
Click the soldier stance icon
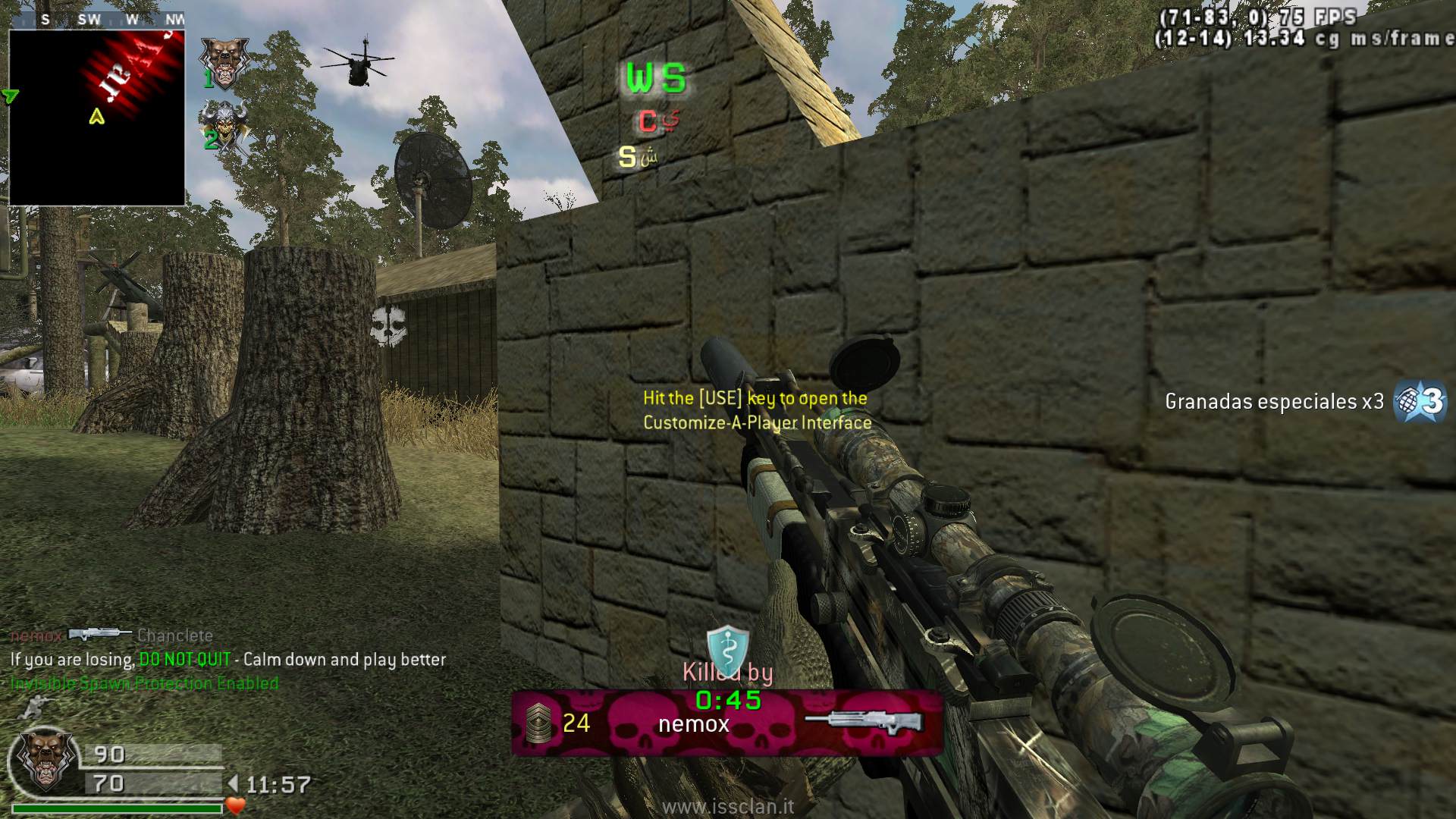click(33, 708)
